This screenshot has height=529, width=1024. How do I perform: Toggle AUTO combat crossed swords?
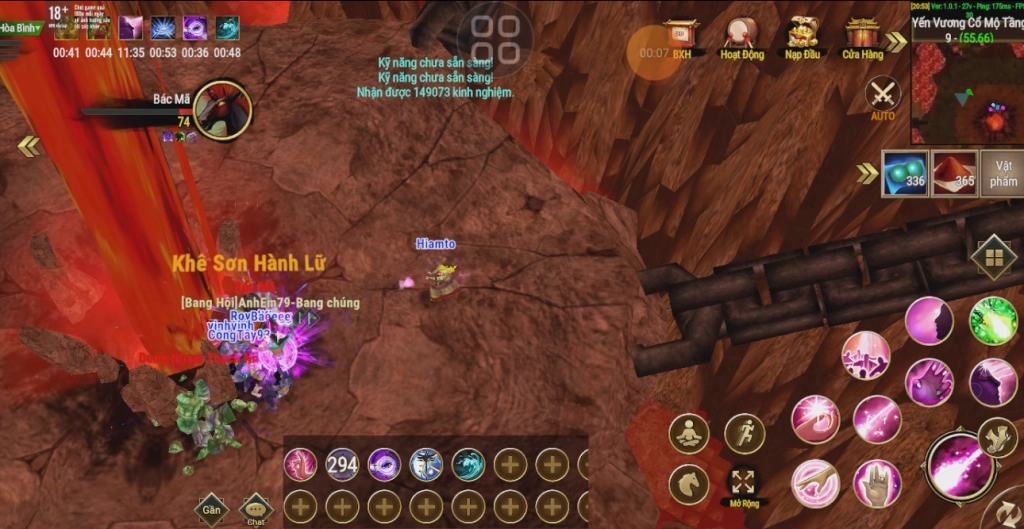[x=883, y=97]
